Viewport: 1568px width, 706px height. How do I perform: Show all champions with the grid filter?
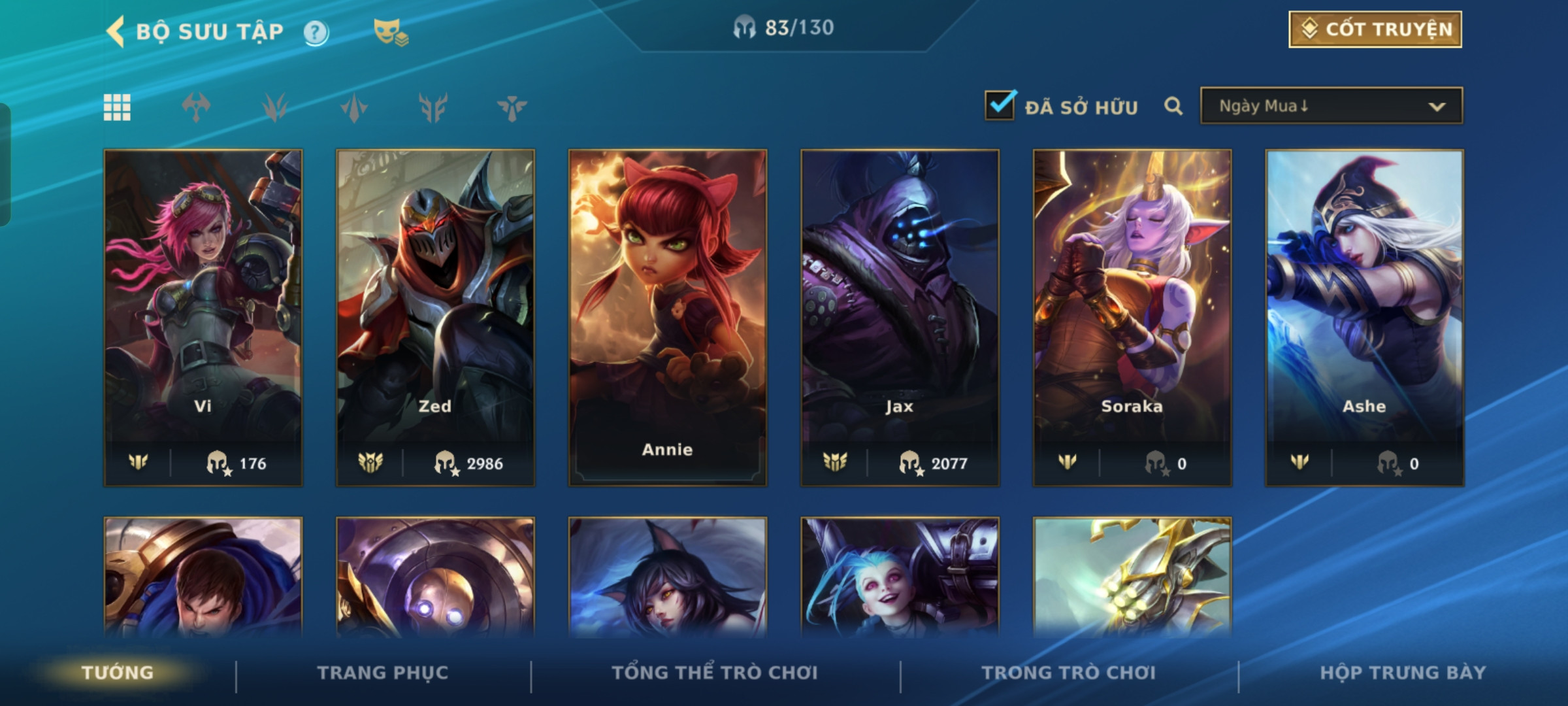pyautogui.click(x=118, y=108)
